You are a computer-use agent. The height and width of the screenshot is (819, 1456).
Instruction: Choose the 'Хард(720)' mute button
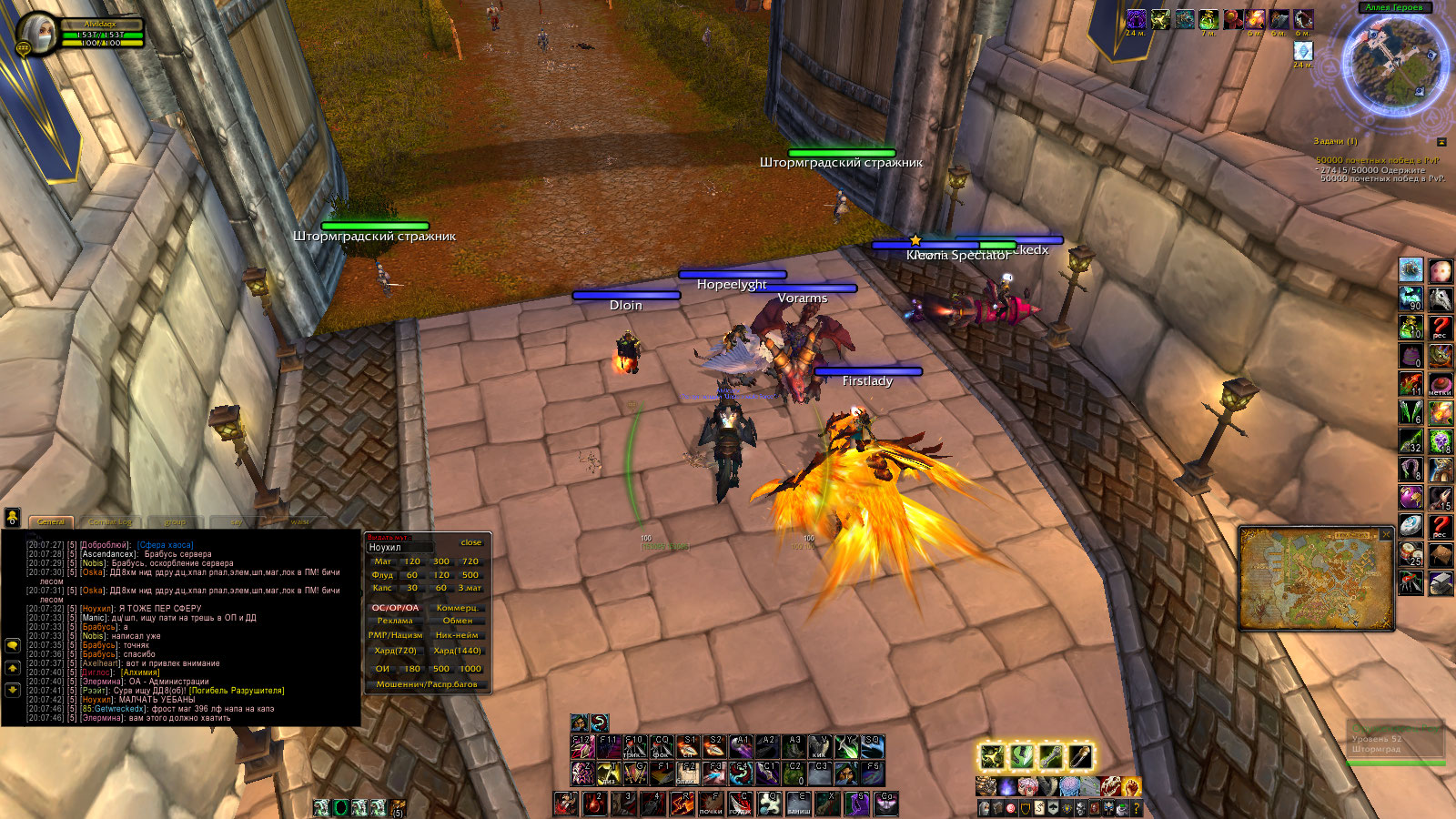click(395, 651)
